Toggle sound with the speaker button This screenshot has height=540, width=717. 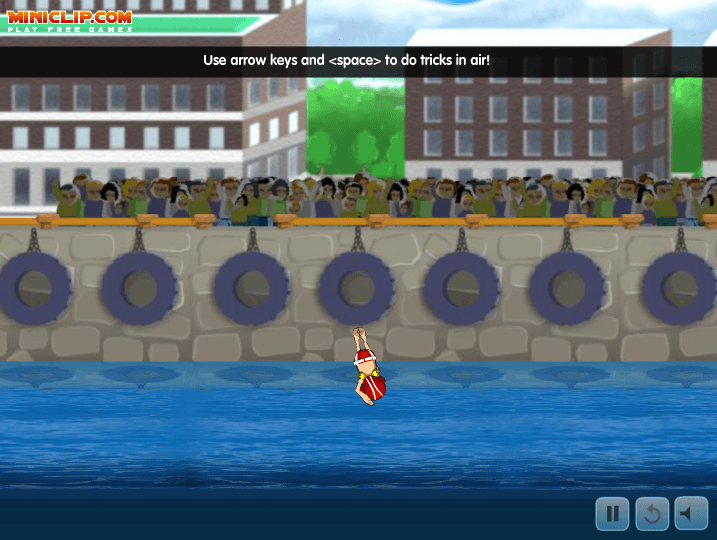691,514
